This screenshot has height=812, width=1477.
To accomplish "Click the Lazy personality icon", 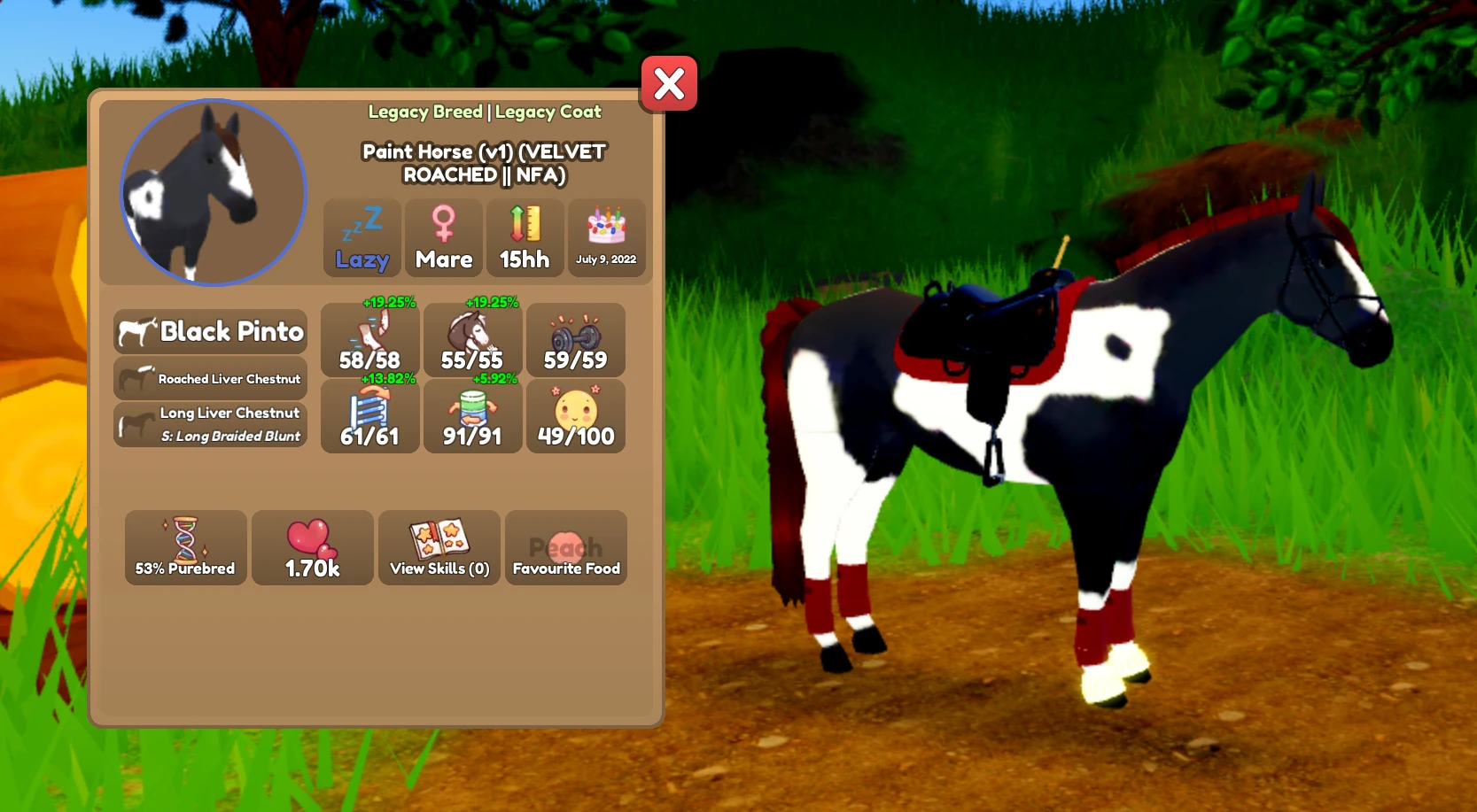I will click(361, 236).
